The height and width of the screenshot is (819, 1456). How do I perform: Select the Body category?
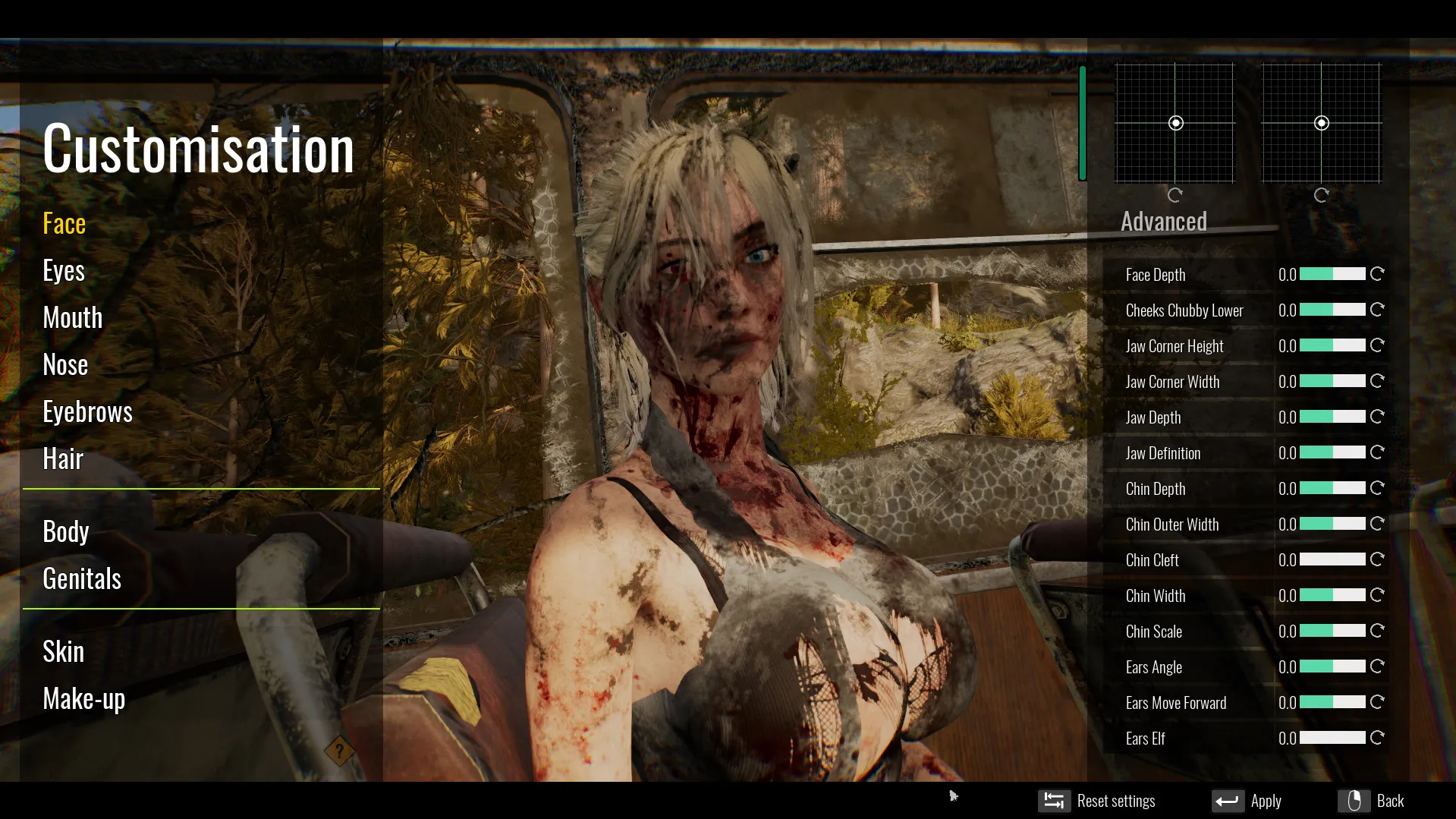(66, 532)
